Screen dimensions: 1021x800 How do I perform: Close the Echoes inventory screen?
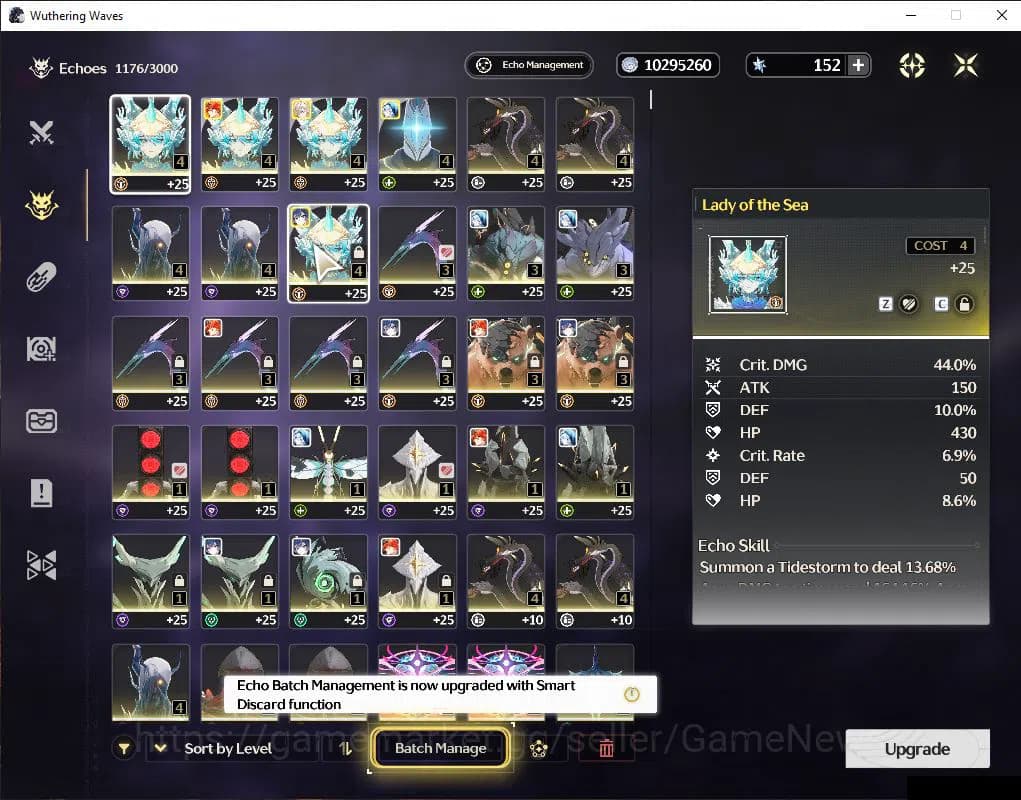click(965, 65)
